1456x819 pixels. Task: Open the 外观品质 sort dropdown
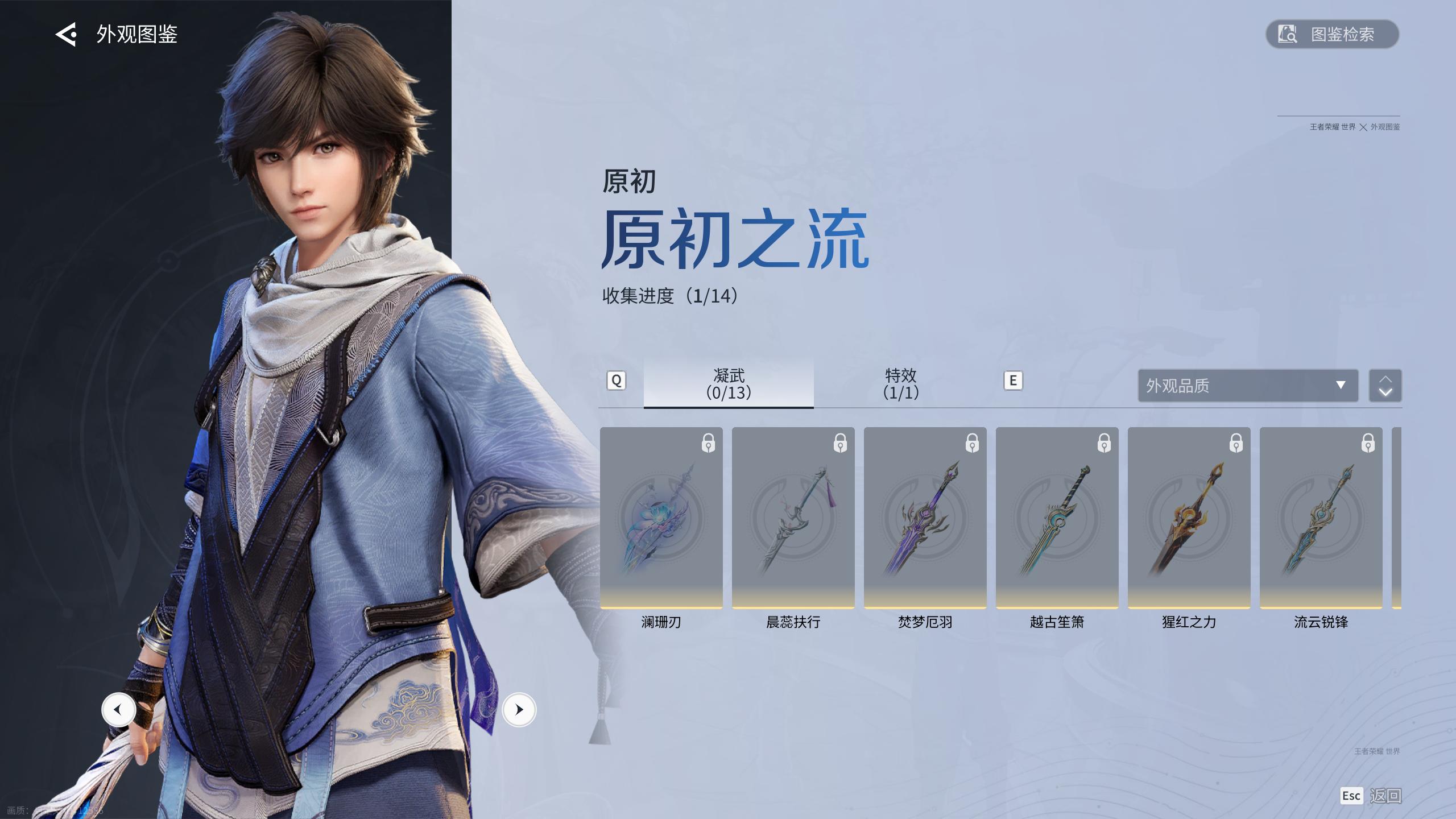click(x=1248, y=386)
